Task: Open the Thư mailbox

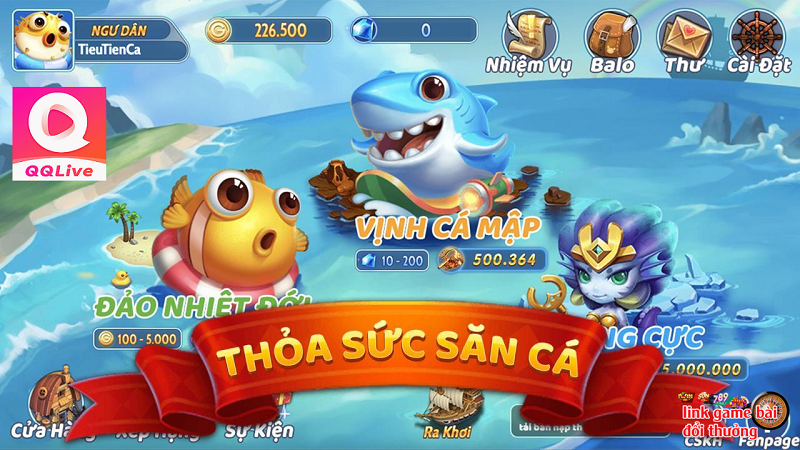Action: pyautogui.click(x=683, y=40)
